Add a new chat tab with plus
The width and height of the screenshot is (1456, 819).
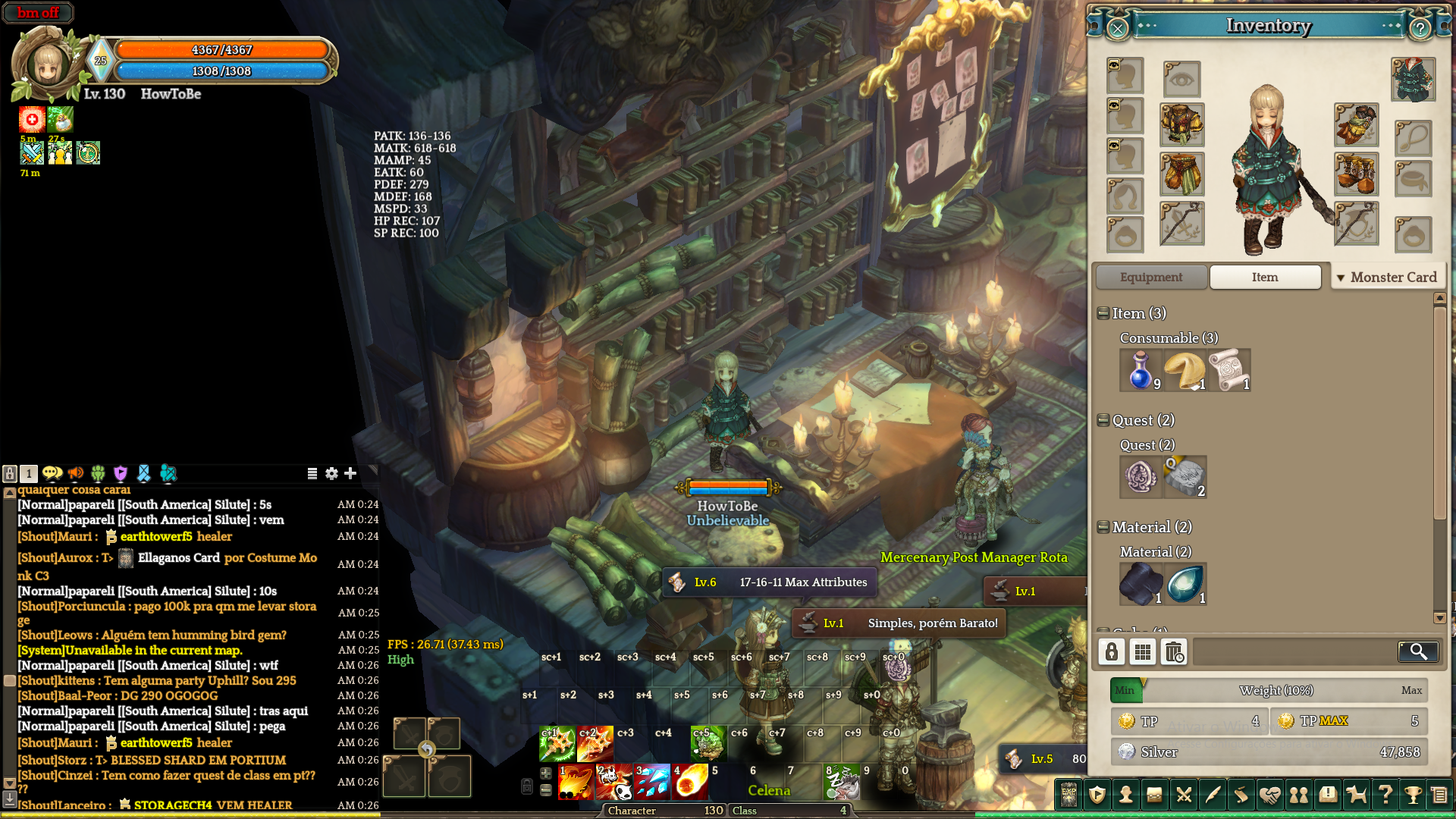point(350,473)
